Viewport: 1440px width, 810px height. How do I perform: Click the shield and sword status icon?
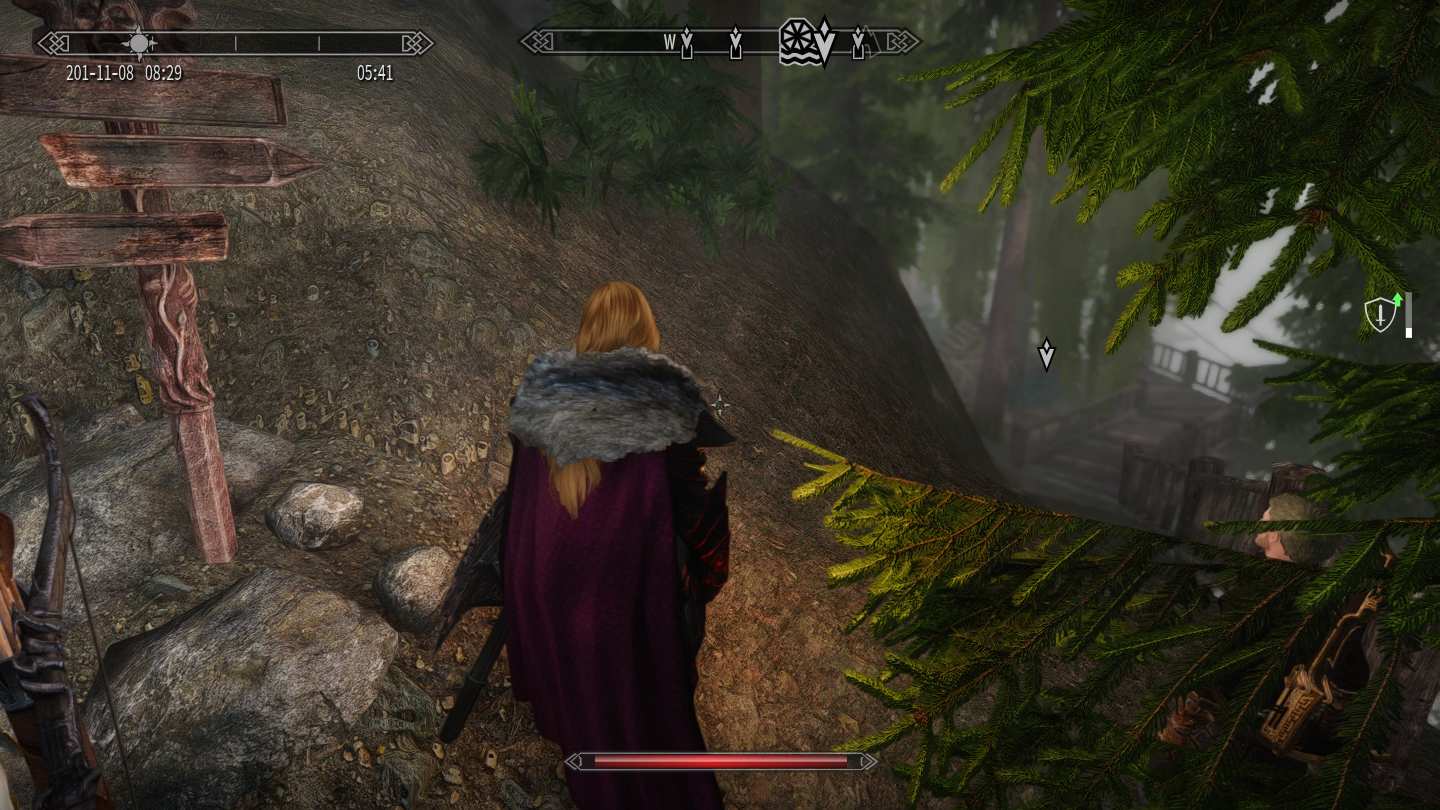(1380, 315)
